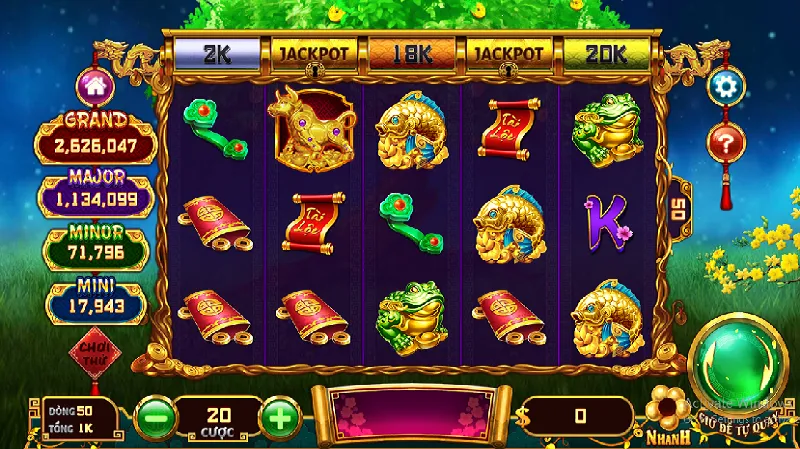This screenshot has height=449, width=800.
Task: Increase the bet with the plus button
Action: 281,416
